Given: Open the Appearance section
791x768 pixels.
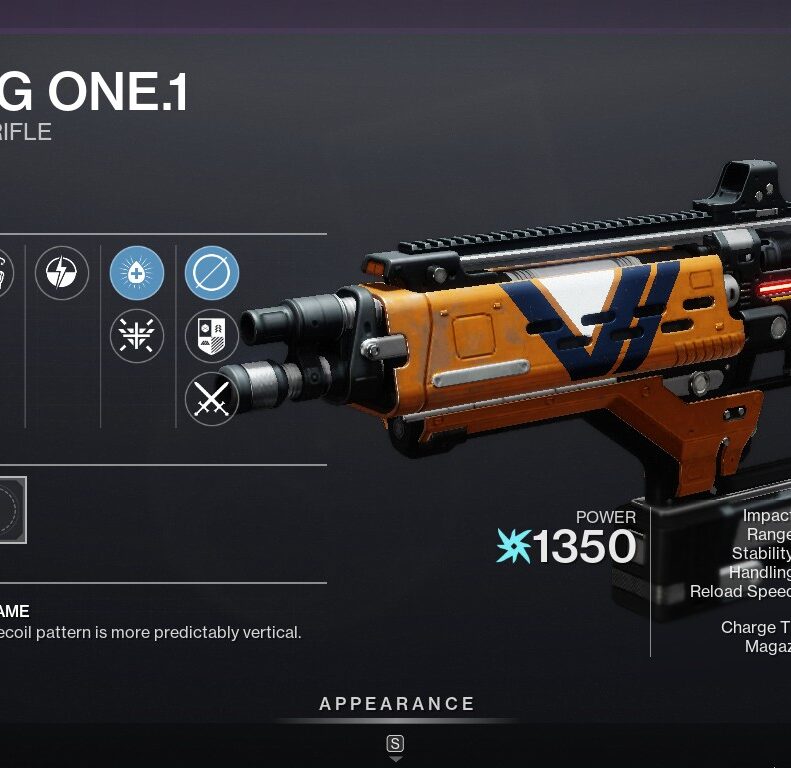Looking at the screenshot, I should coord(397,704).
